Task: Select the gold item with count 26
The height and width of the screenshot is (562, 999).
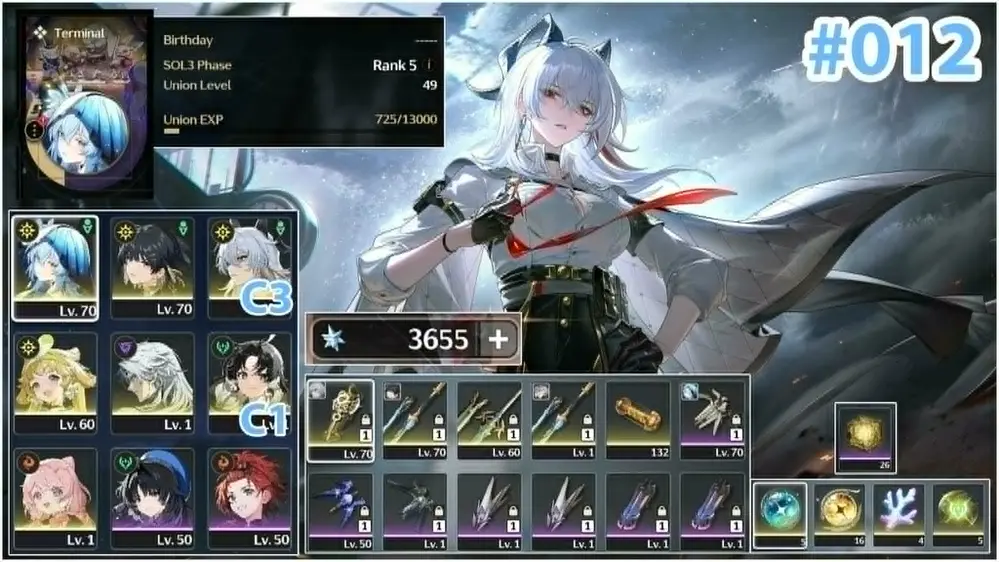Action: 864,436
